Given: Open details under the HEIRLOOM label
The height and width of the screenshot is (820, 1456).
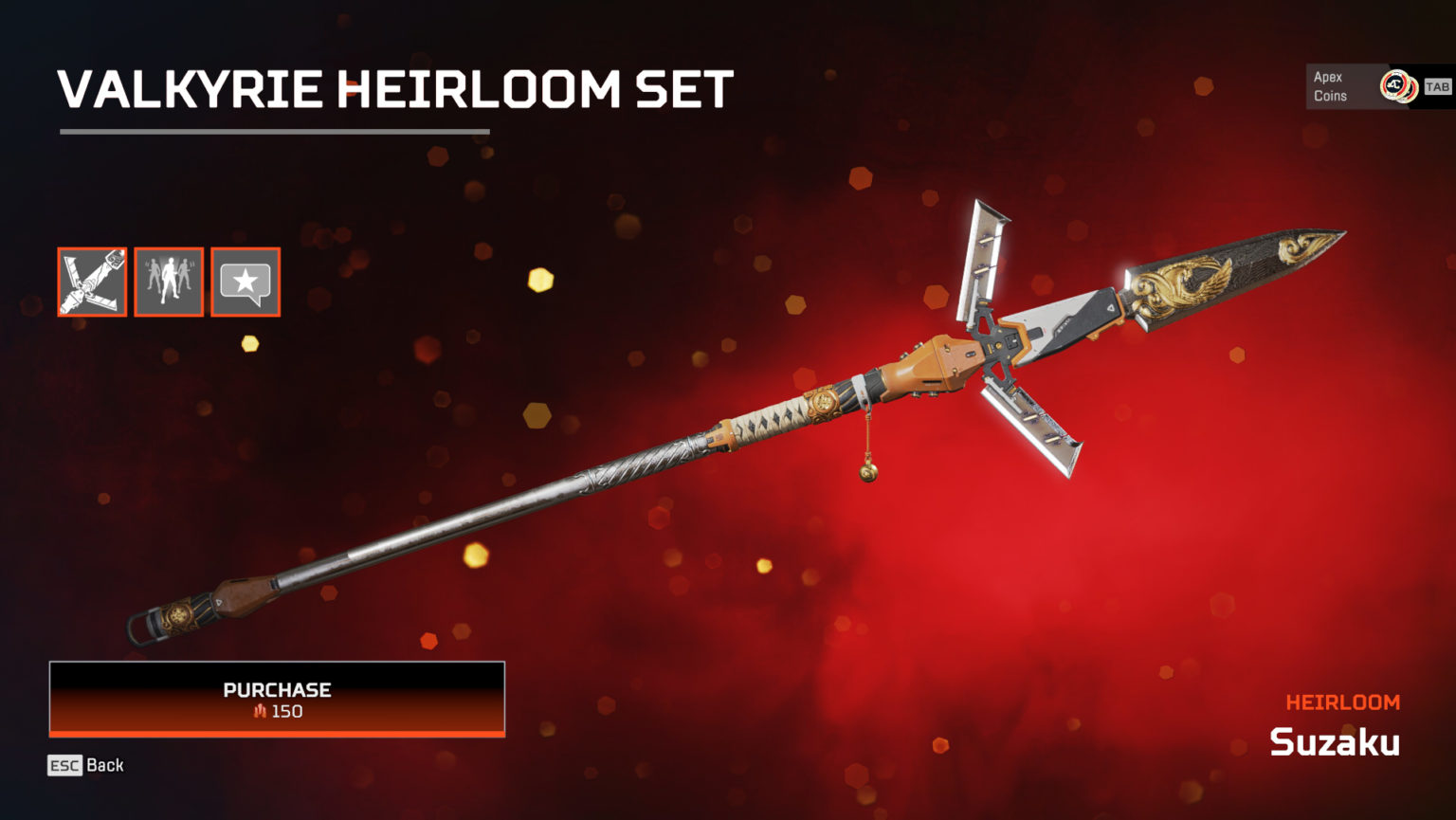Looking at the screenshot, I should click(1342, 702).
